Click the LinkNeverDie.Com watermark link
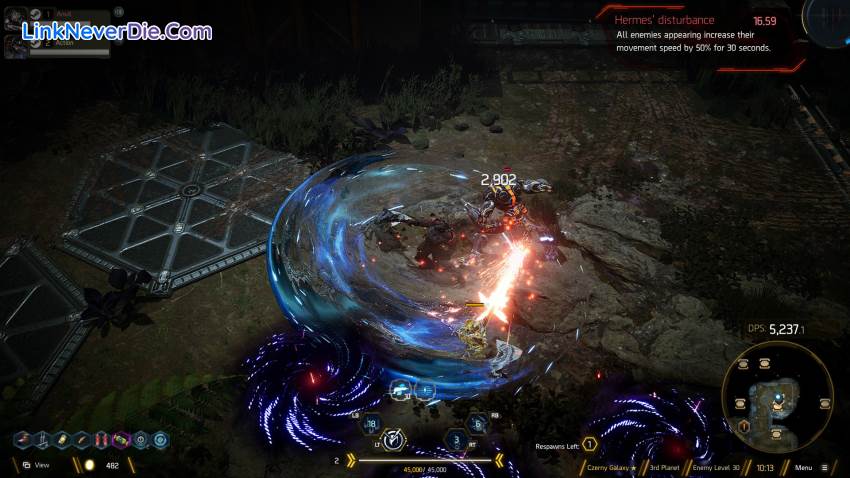This screenshot has width=850, height=478. click(x=115, y=31)
